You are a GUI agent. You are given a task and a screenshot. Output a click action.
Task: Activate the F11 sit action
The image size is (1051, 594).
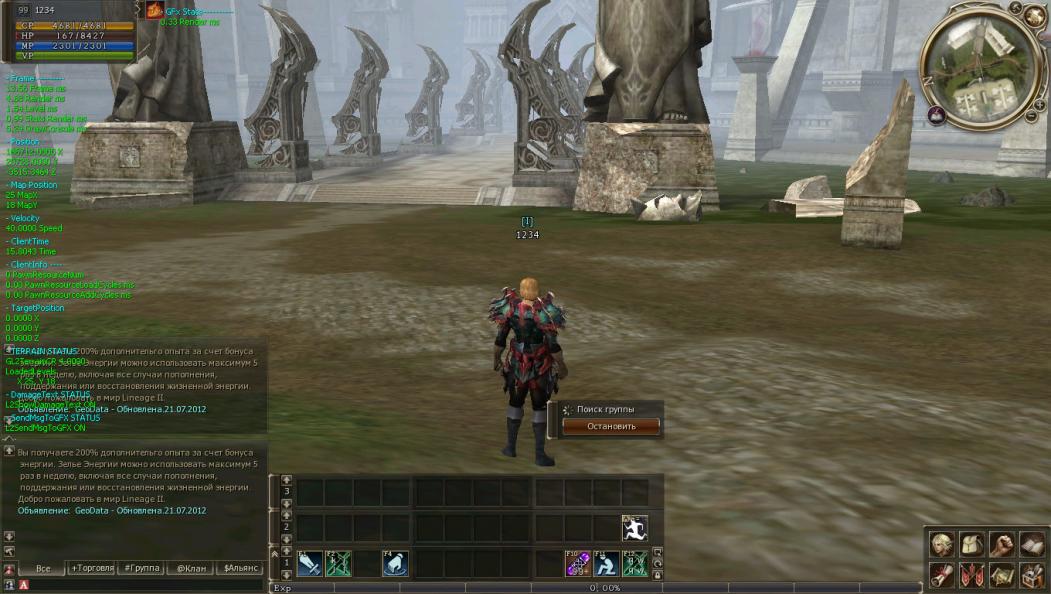pos(606,564)
